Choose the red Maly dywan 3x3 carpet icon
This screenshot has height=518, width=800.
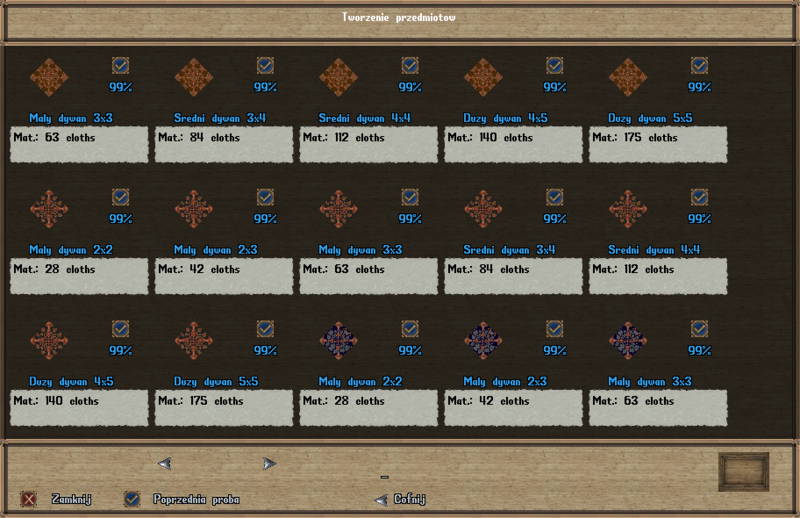(x=338, y=208)
